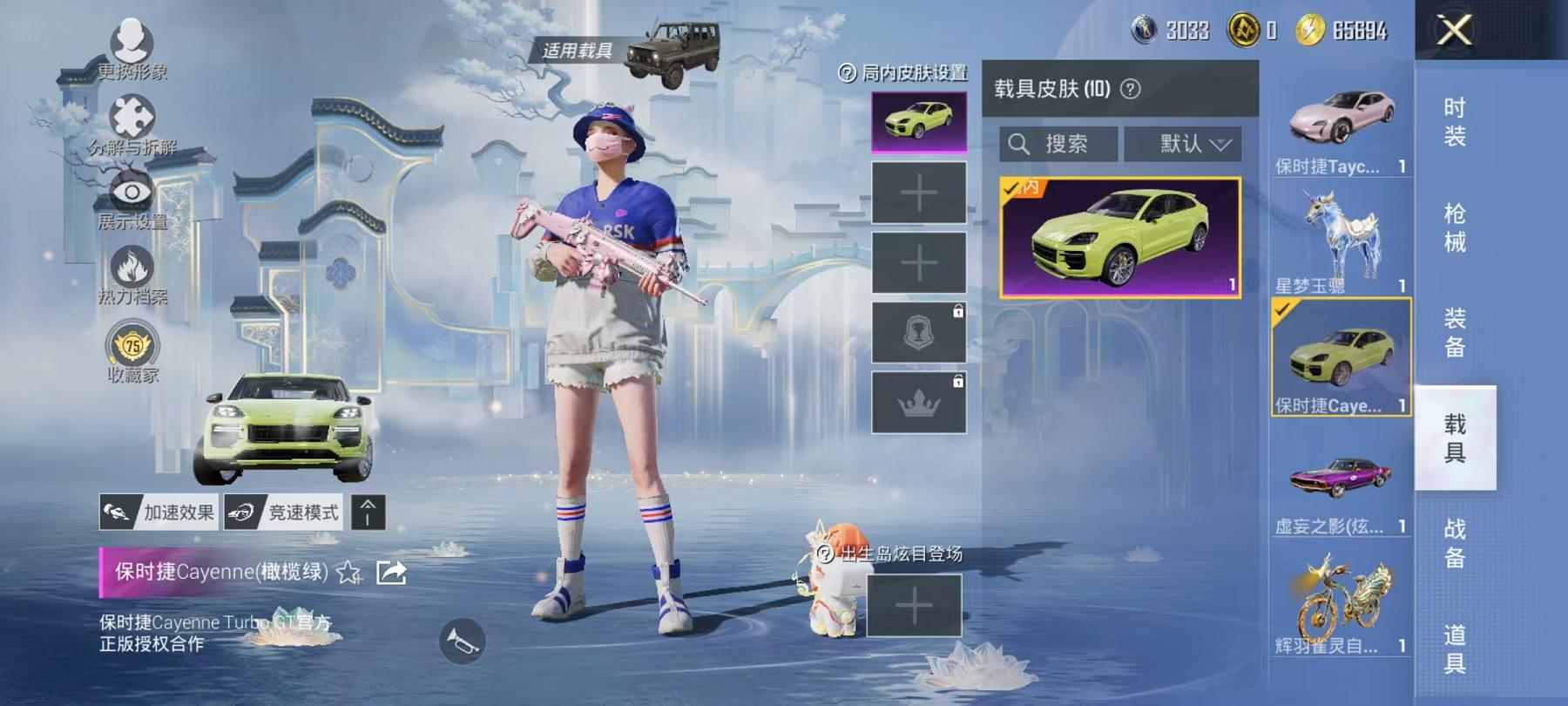Open the 默认 sorting dropdown
Screen dimensions: 1568x706
pos(1185,143)
